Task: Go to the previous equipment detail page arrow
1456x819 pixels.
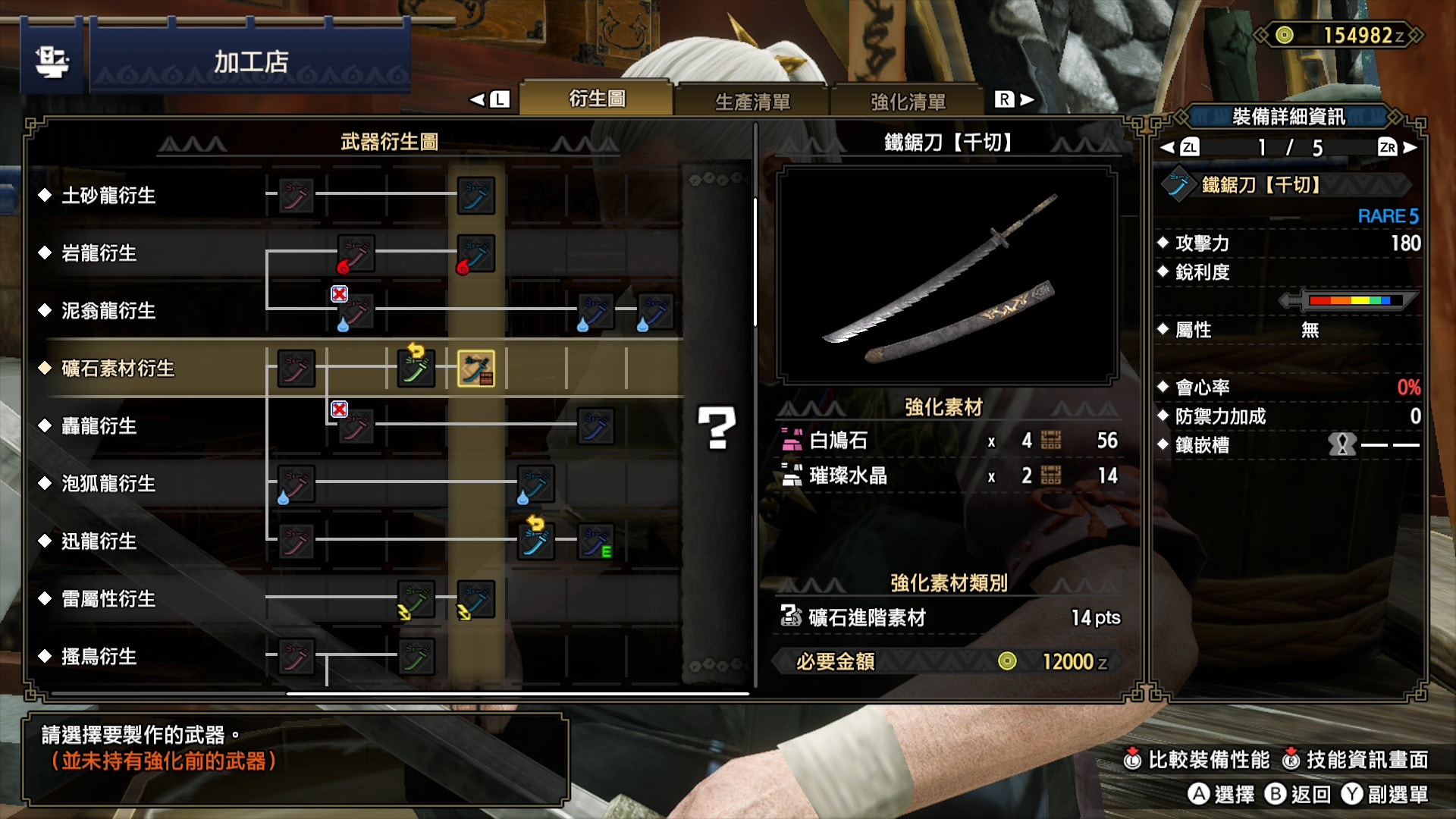Action: click(1169, 148)
